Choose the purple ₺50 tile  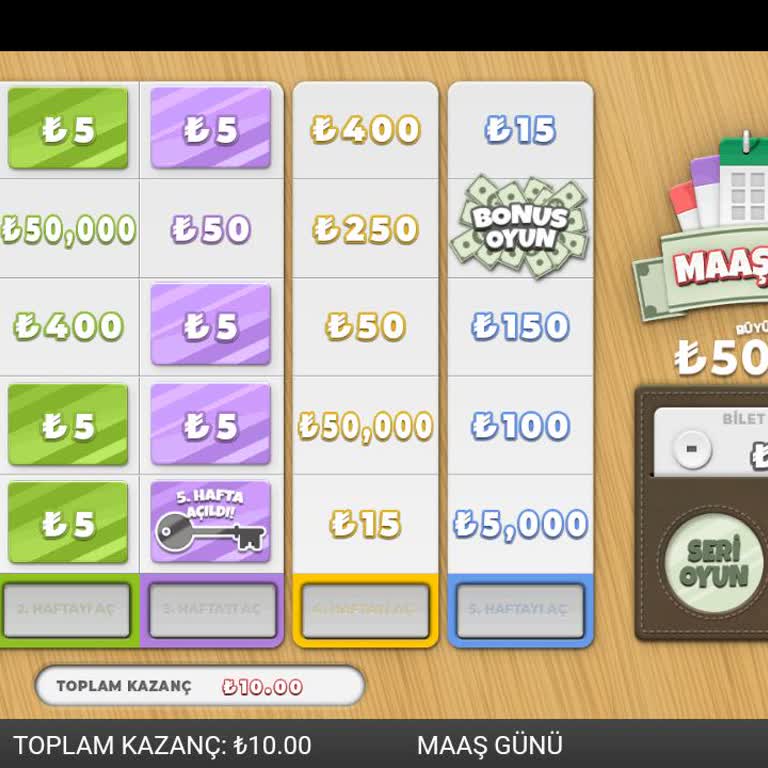tap(211, 229)
